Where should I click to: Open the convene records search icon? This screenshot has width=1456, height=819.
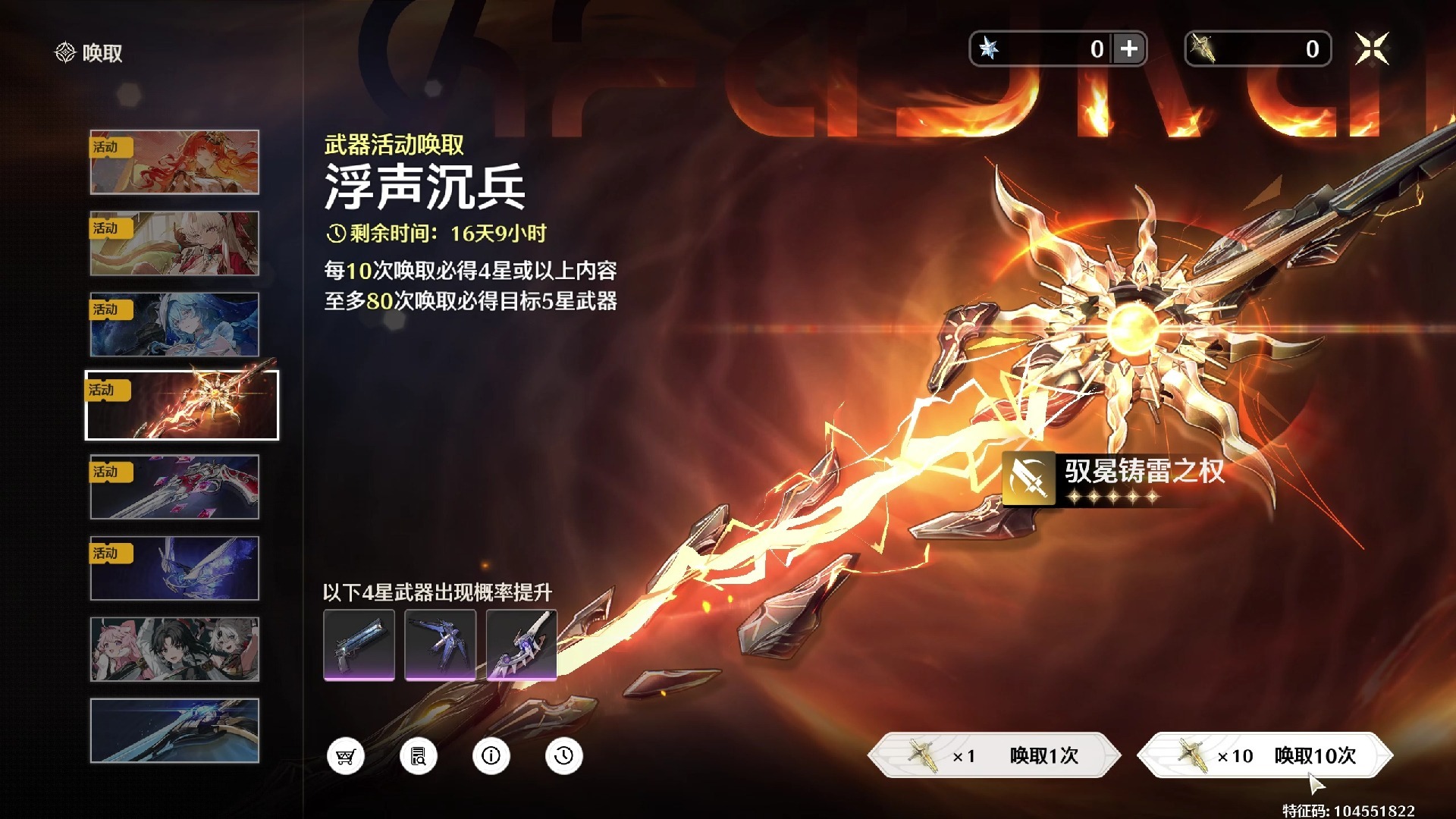(418, 756)
